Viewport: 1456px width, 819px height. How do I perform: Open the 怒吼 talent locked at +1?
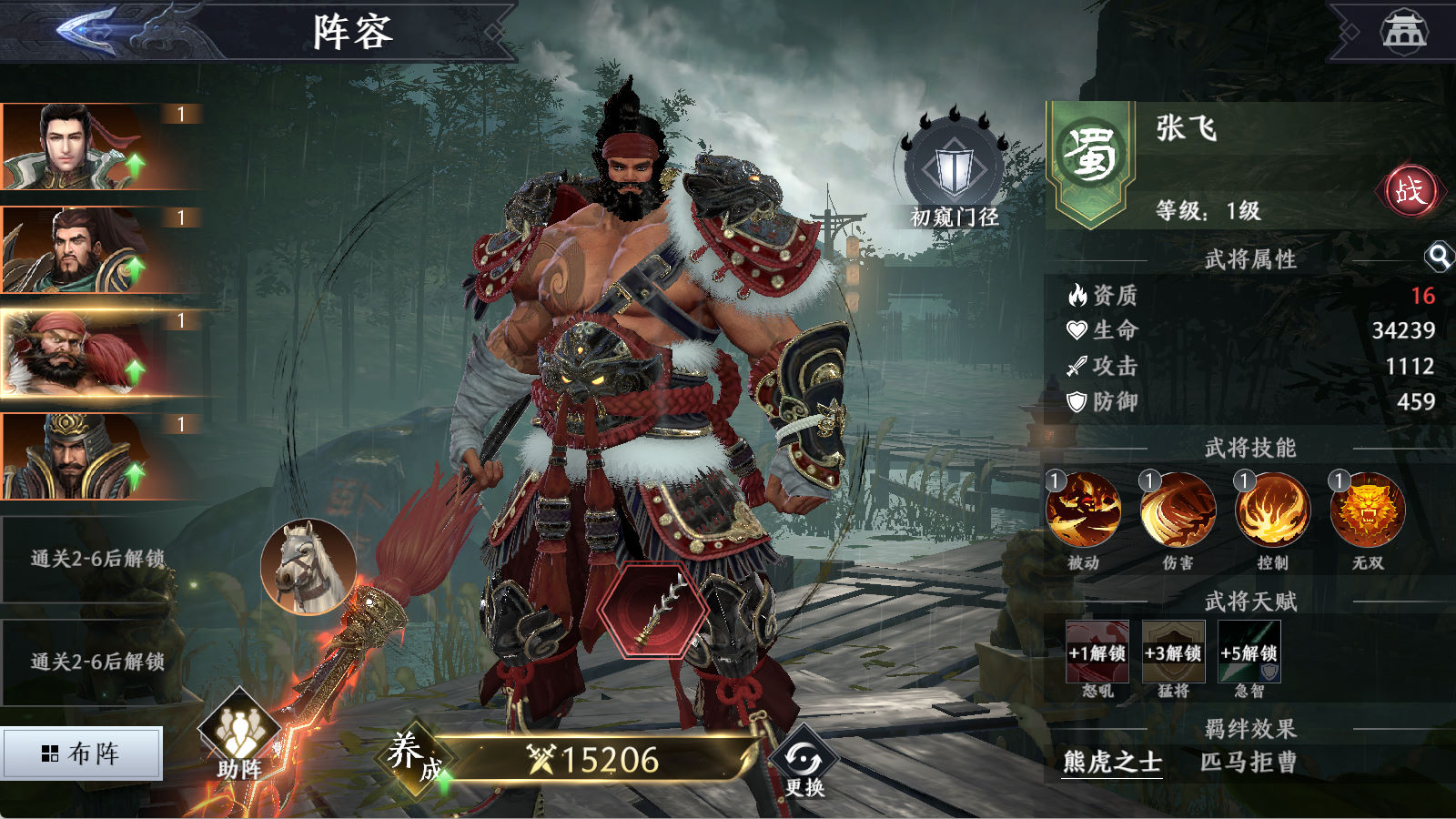coord(1097,652)
